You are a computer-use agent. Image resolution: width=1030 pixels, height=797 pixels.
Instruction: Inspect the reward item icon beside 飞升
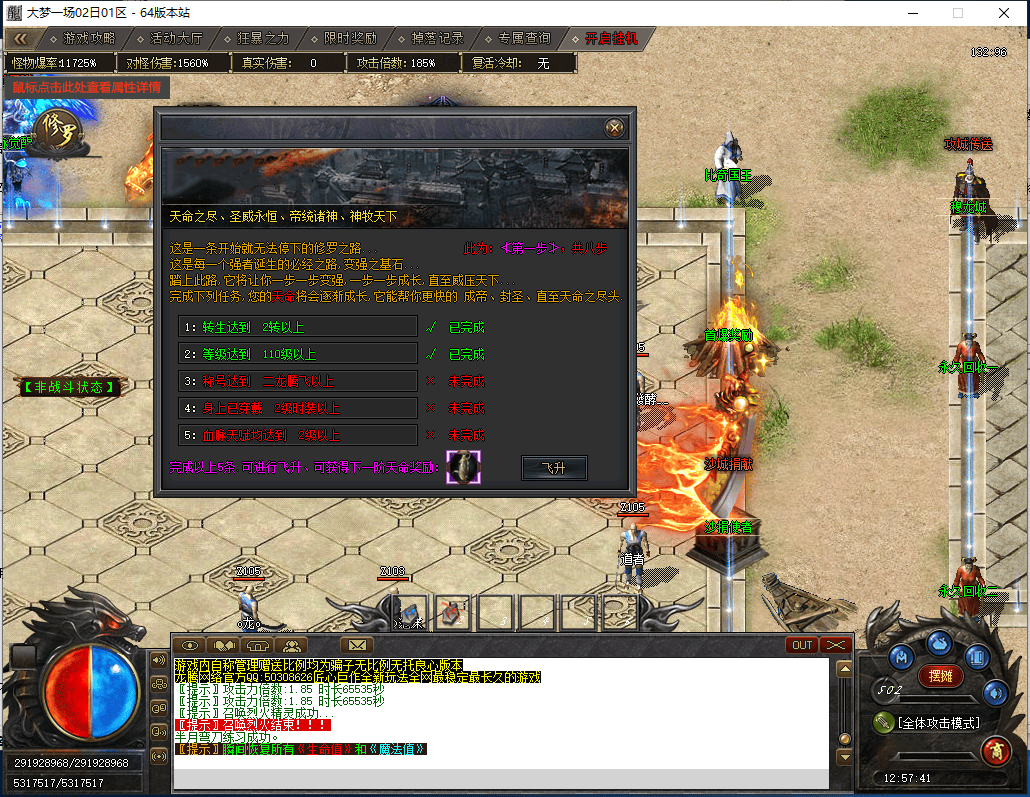tap(463, 467)
